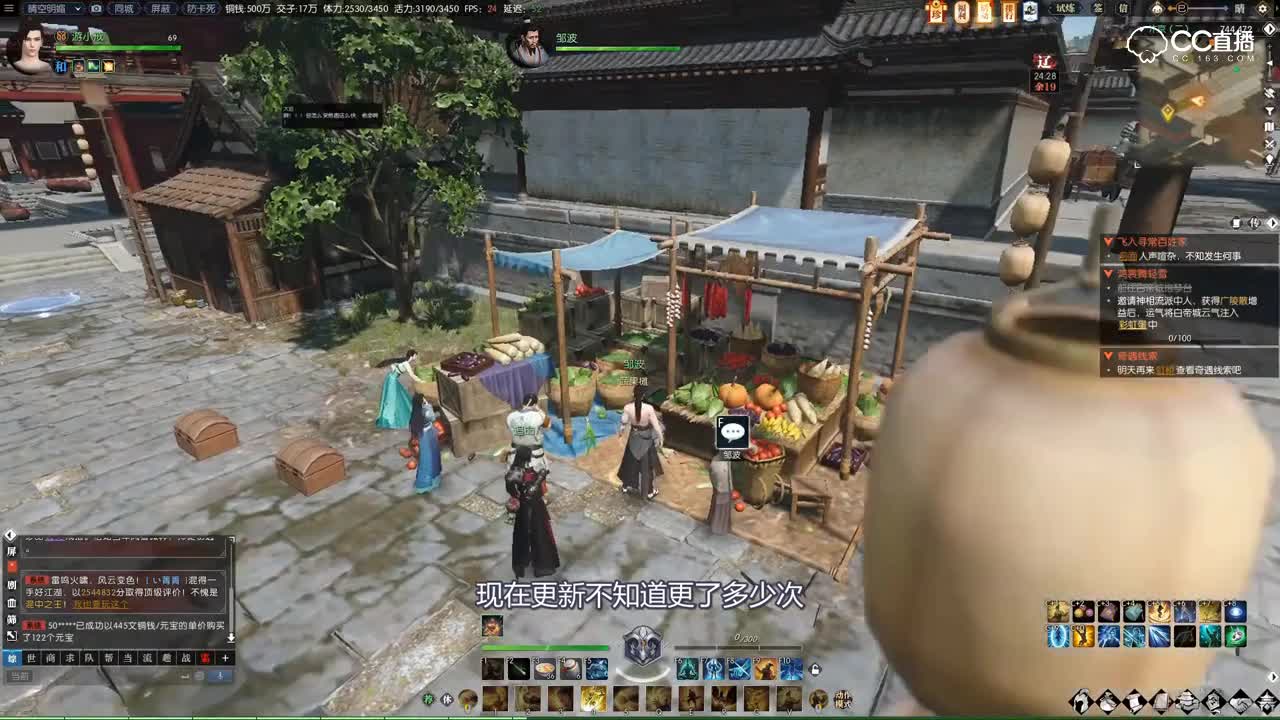Click the 信 mail icon at top right
Image resolution: width=1280 pixels, height=720 pixels.
[1125, 9]
